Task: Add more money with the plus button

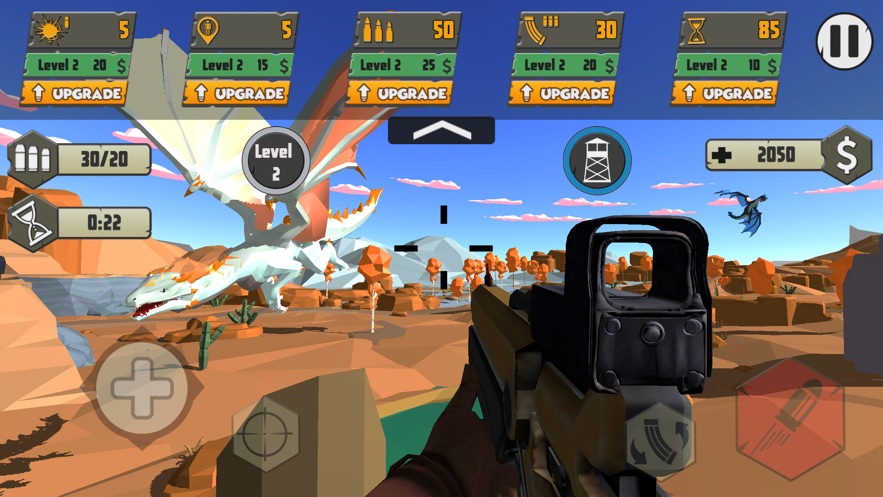Action: click(726, 154)
